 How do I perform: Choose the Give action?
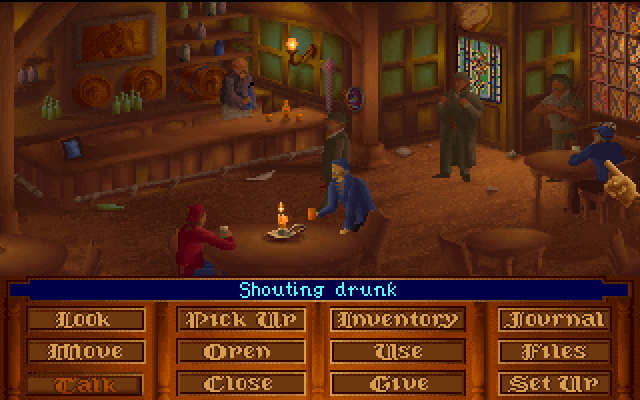[398, 383]
